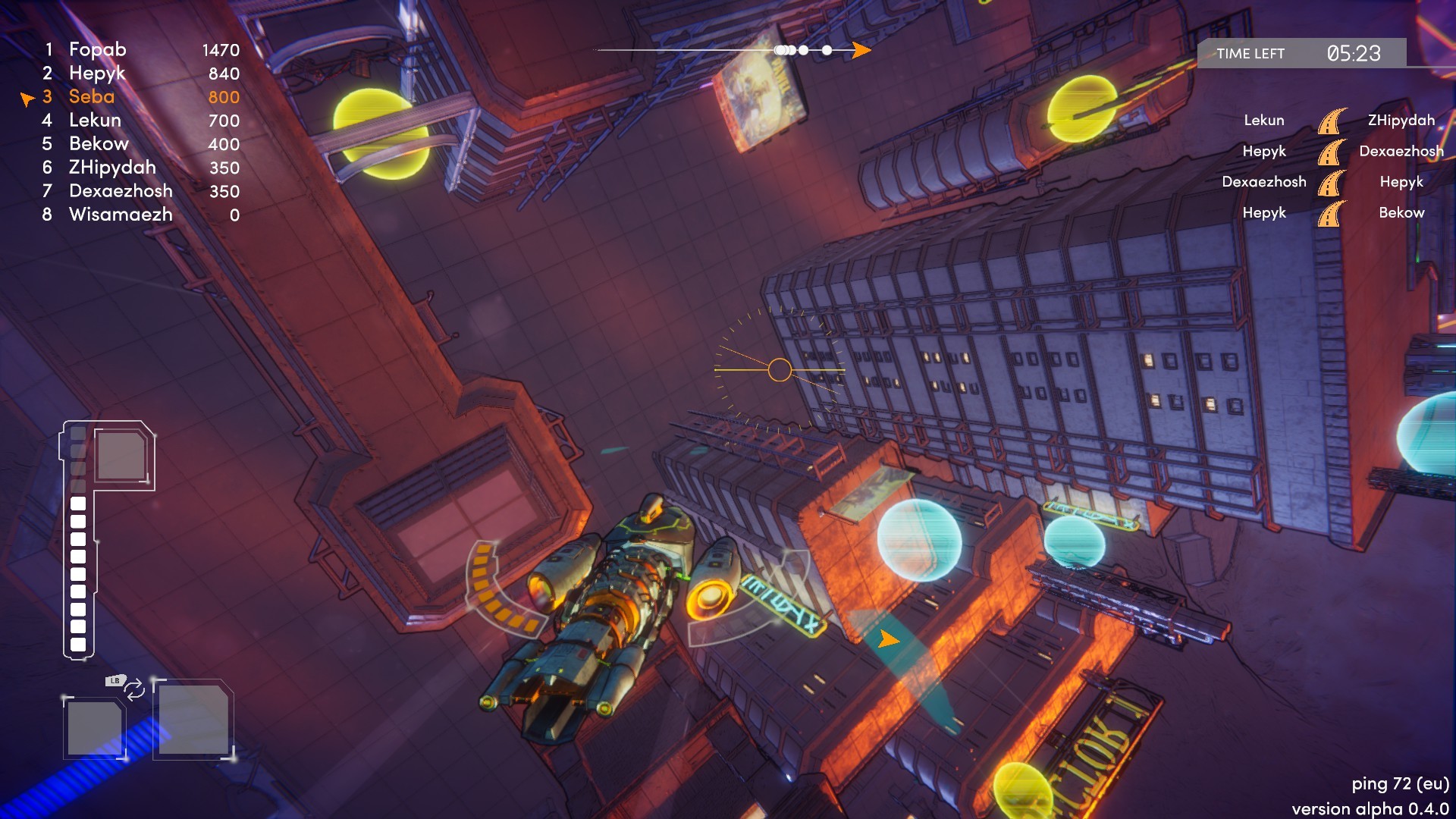Click the white dot on the objective progress bar
Screen dimensions: 1456x819
pyautogui.click(x=824, y=50)
